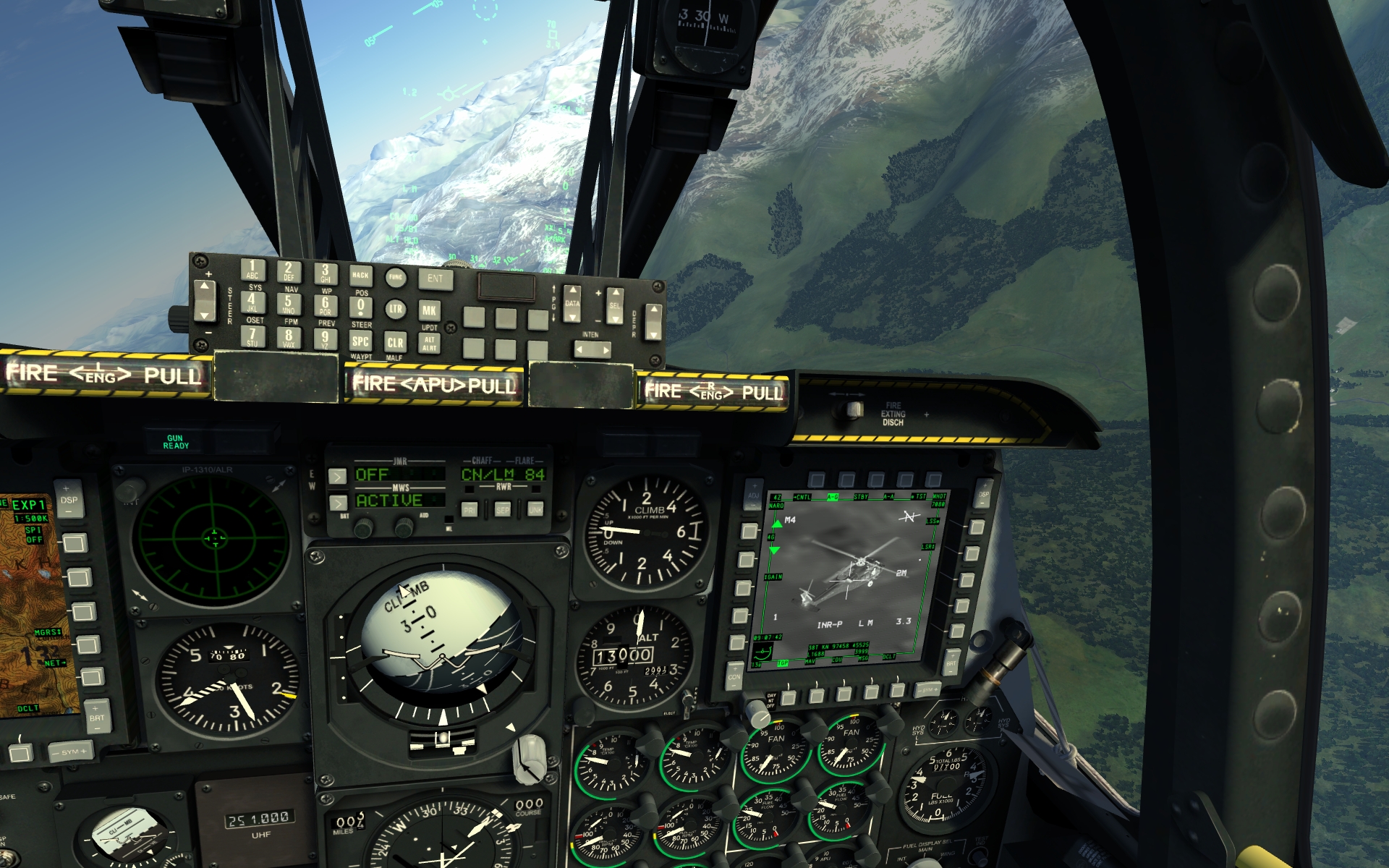Hit the UFC CLR key
Screen dimensions: 1389x868
coord(395,342)
